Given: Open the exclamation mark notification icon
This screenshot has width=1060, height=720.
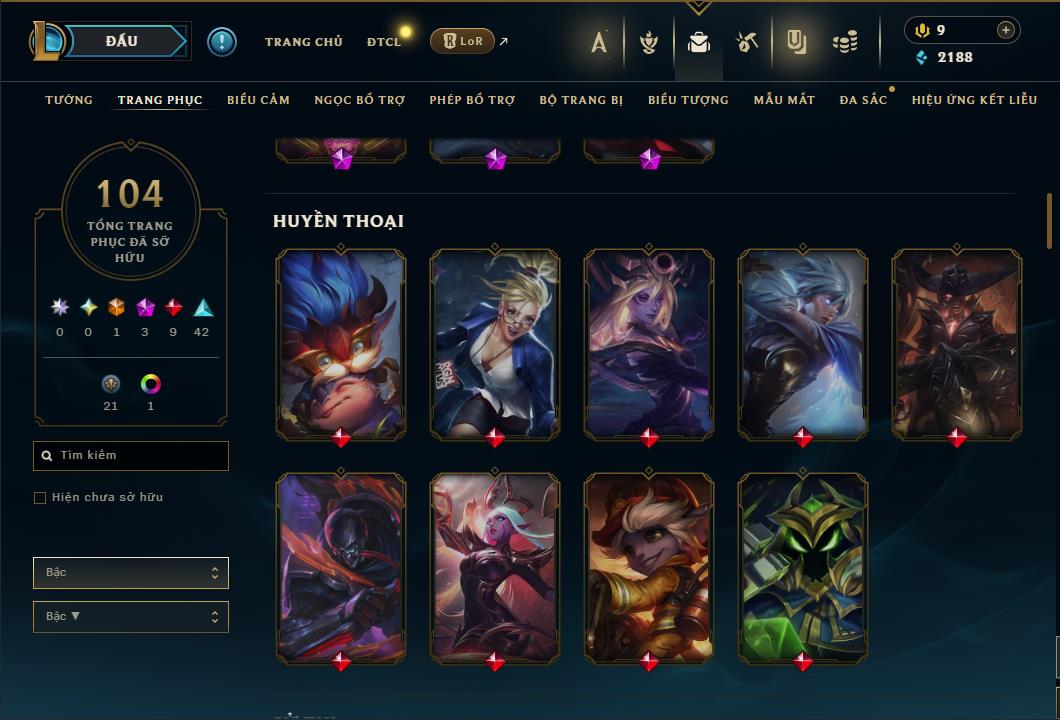Looking at the screenshot, I should pos(222,42).
